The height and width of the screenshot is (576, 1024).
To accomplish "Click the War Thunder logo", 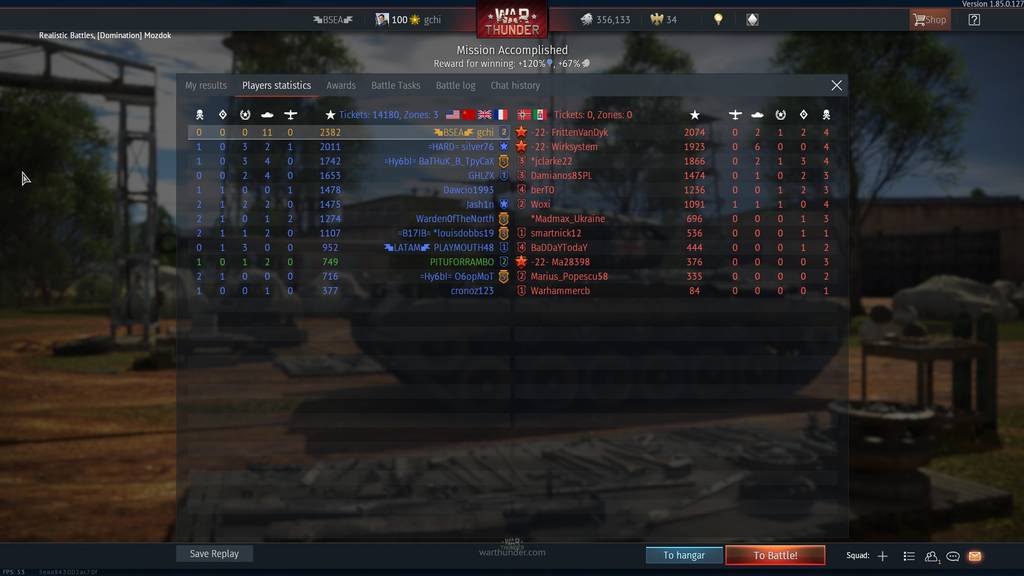I will (512, 20).
